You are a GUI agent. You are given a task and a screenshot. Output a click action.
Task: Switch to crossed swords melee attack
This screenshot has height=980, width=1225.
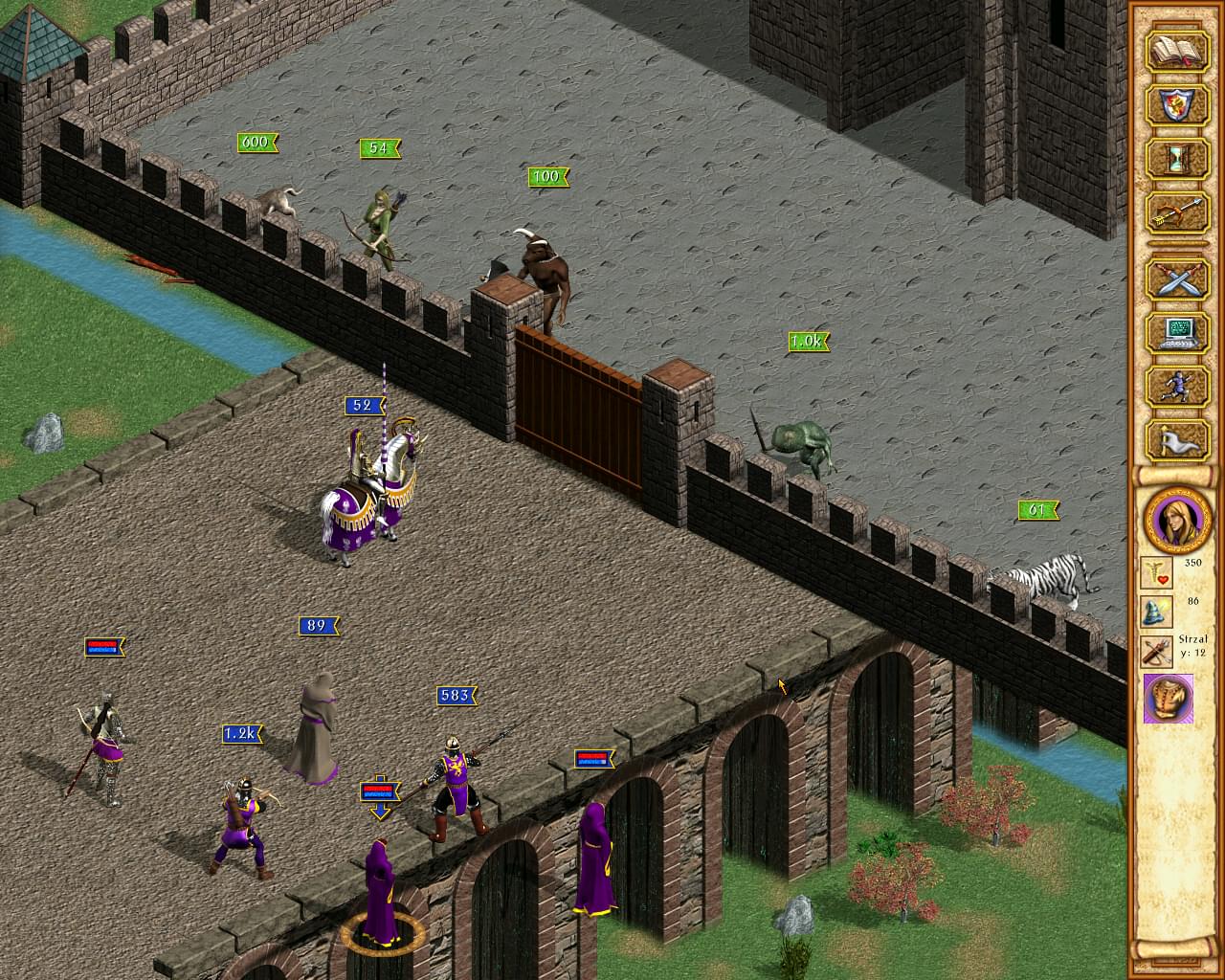1175,279
